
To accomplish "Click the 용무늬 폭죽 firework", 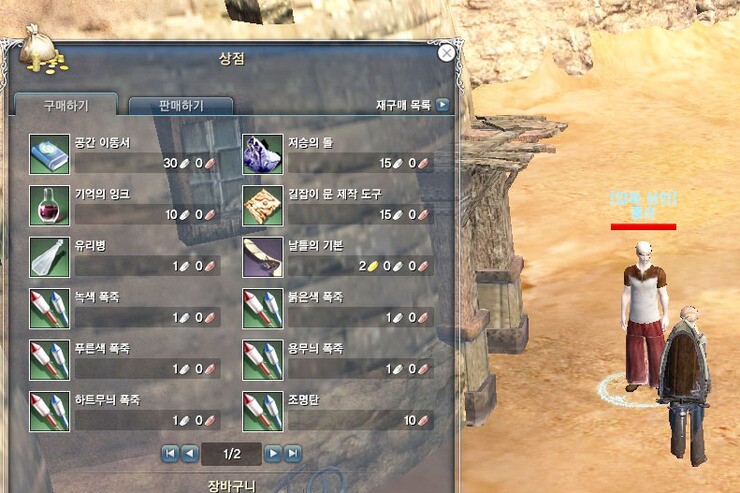I will point(263,360).
